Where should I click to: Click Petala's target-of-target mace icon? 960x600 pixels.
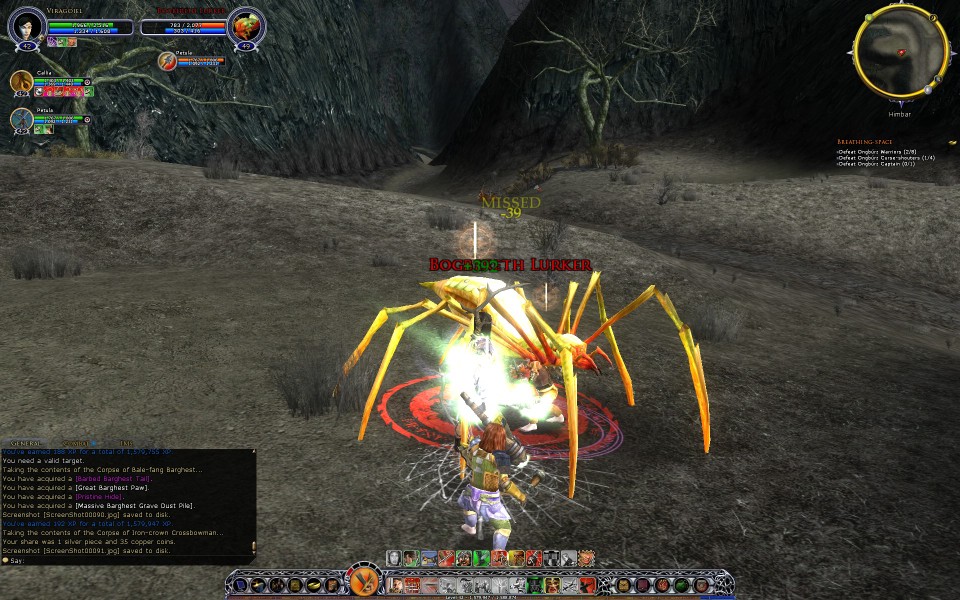pos(168,61)
